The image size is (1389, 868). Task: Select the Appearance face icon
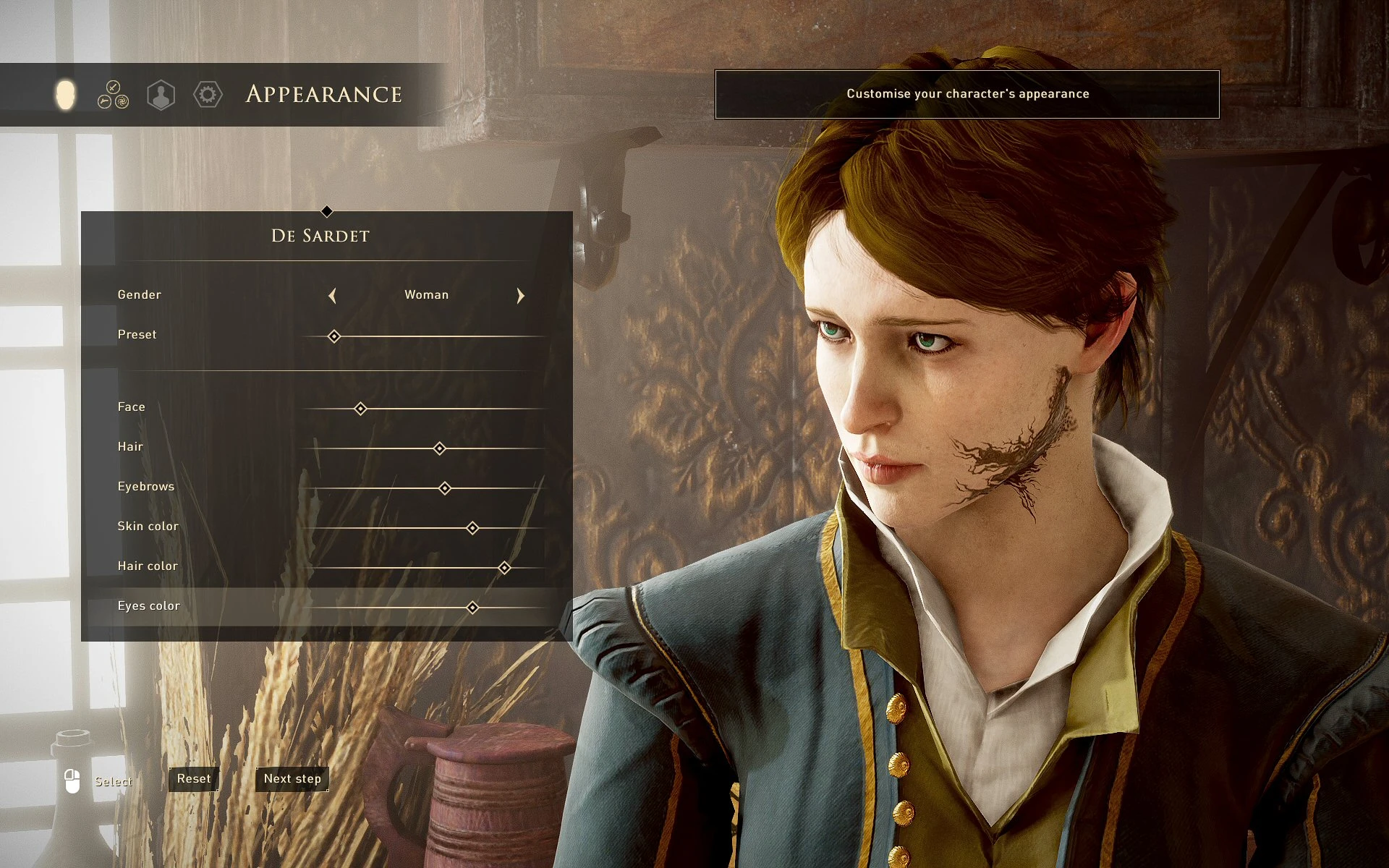point(65,94)
